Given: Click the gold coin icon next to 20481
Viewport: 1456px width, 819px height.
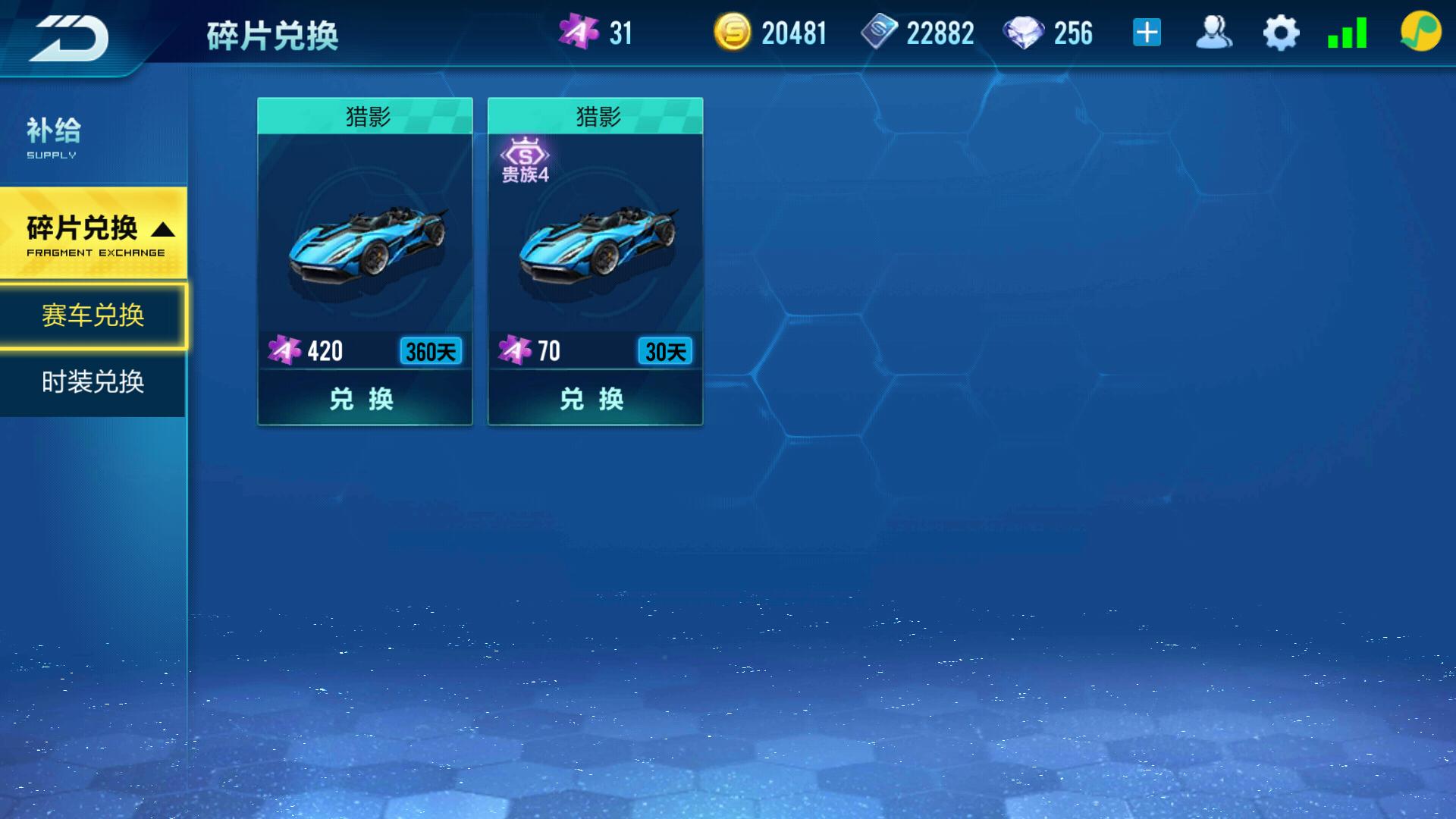Looking at the screenshot, I should click(732, 32).
